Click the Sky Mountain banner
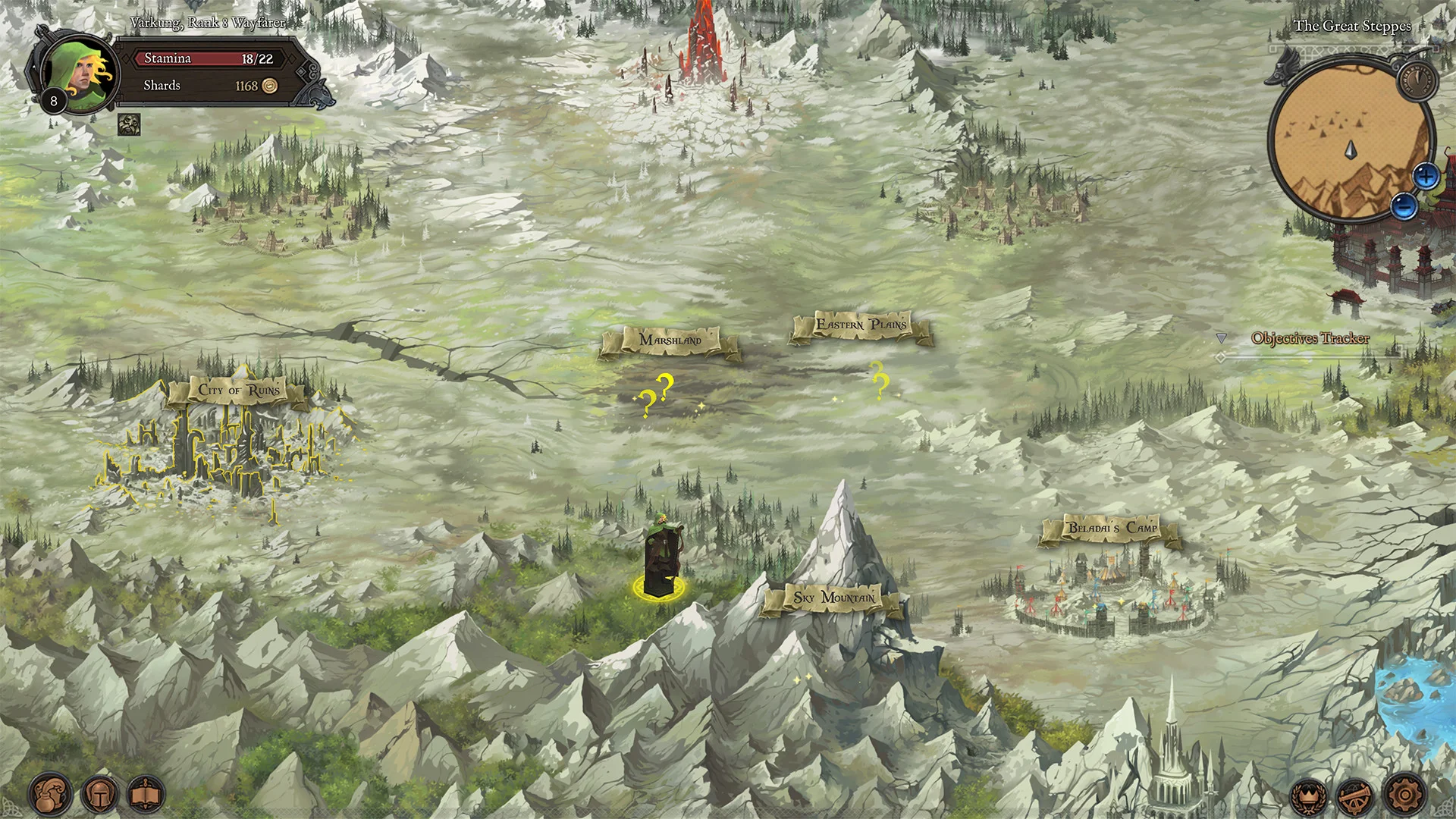Image resolution: width=1456 pixels, height=819 pixels. 833,598
